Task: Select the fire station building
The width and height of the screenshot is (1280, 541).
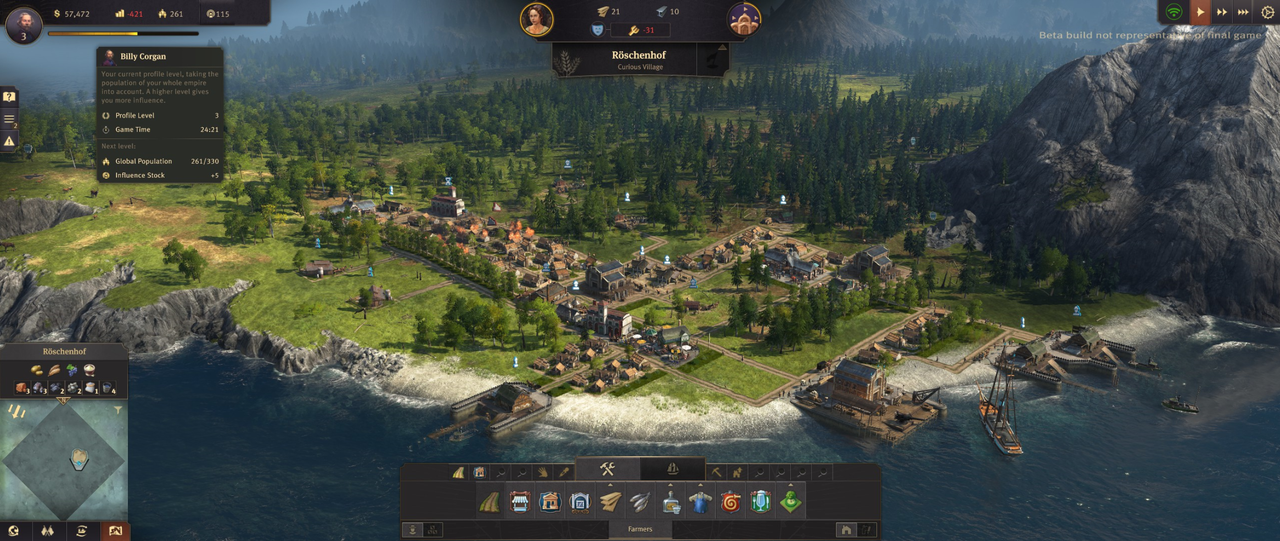Action: click(x=731, y=502)
